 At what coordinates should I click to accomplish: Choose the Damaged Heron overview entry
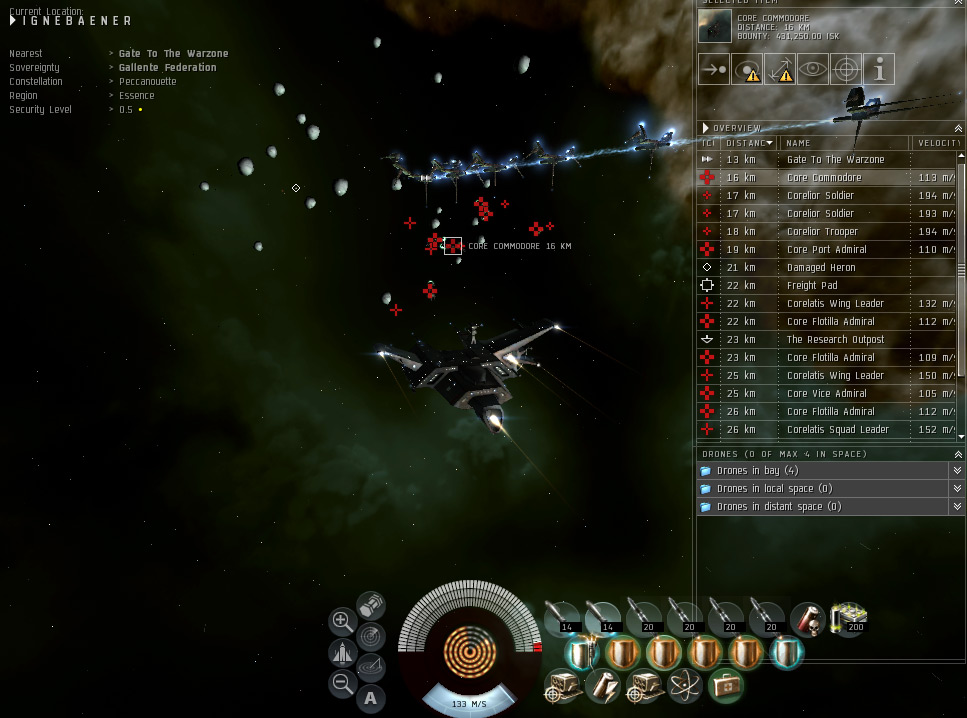820,268
